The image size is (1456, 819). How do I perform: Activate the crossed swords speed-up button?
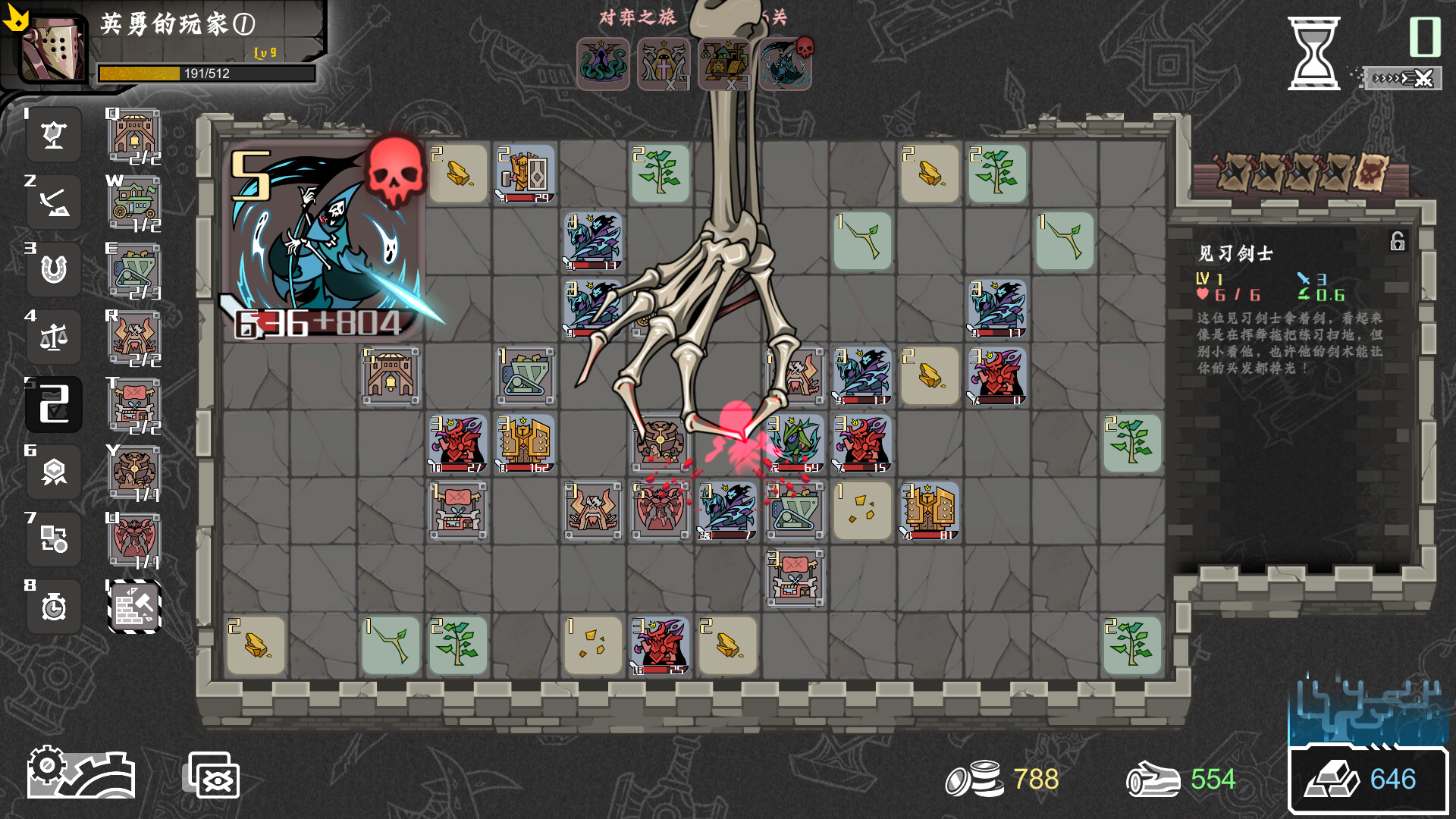point(1401,78)
